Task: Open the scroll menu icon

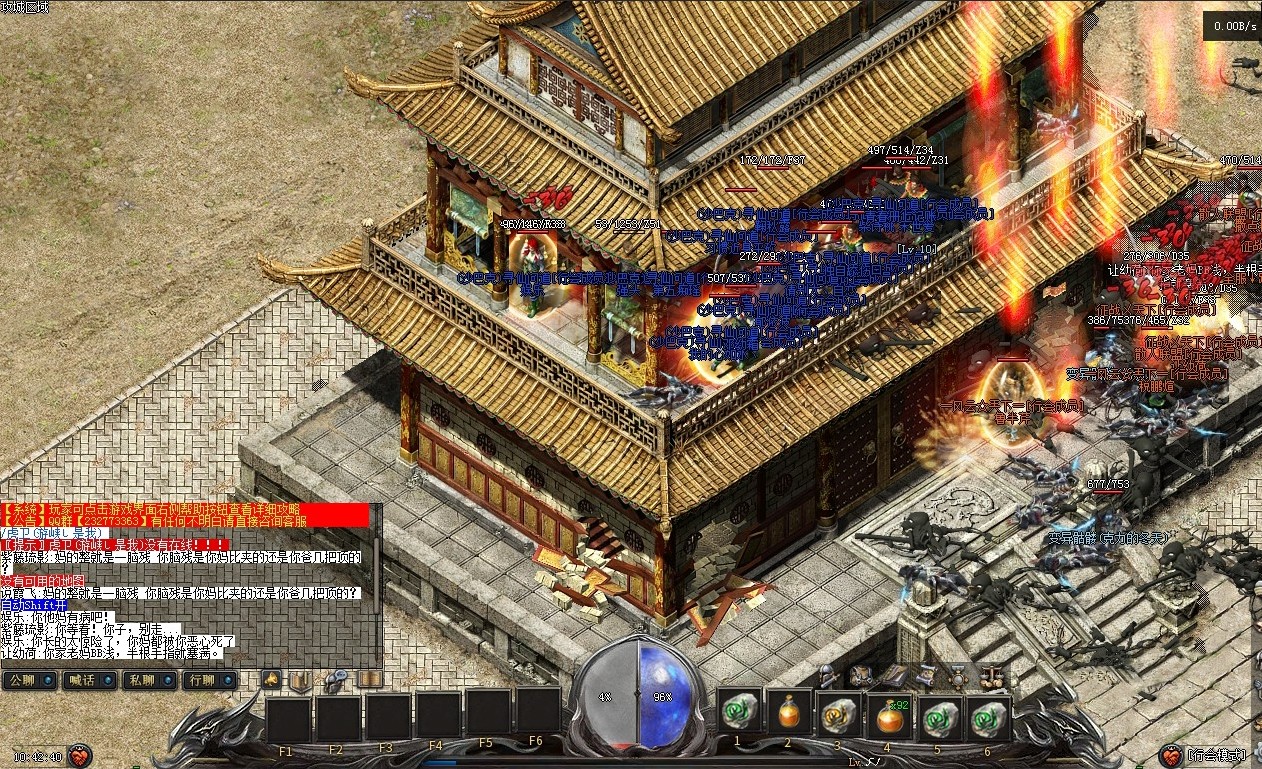Action: click(x=926, y=675)
